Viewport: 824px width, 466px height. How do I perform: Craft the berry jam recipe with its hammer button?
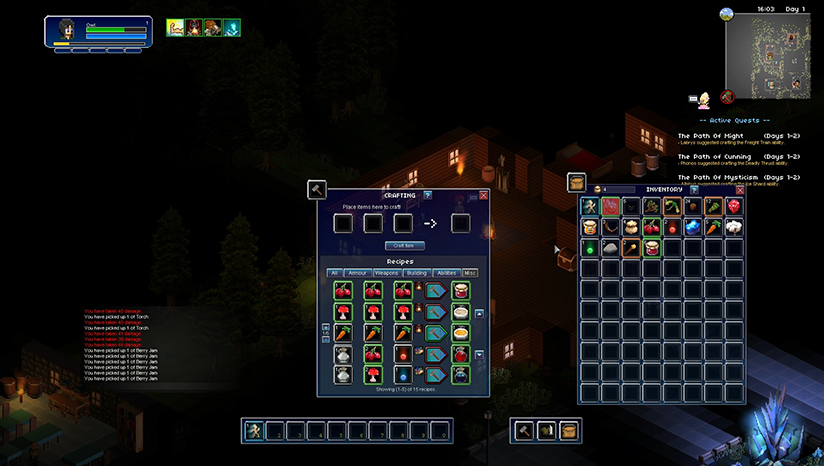point(435,290)
